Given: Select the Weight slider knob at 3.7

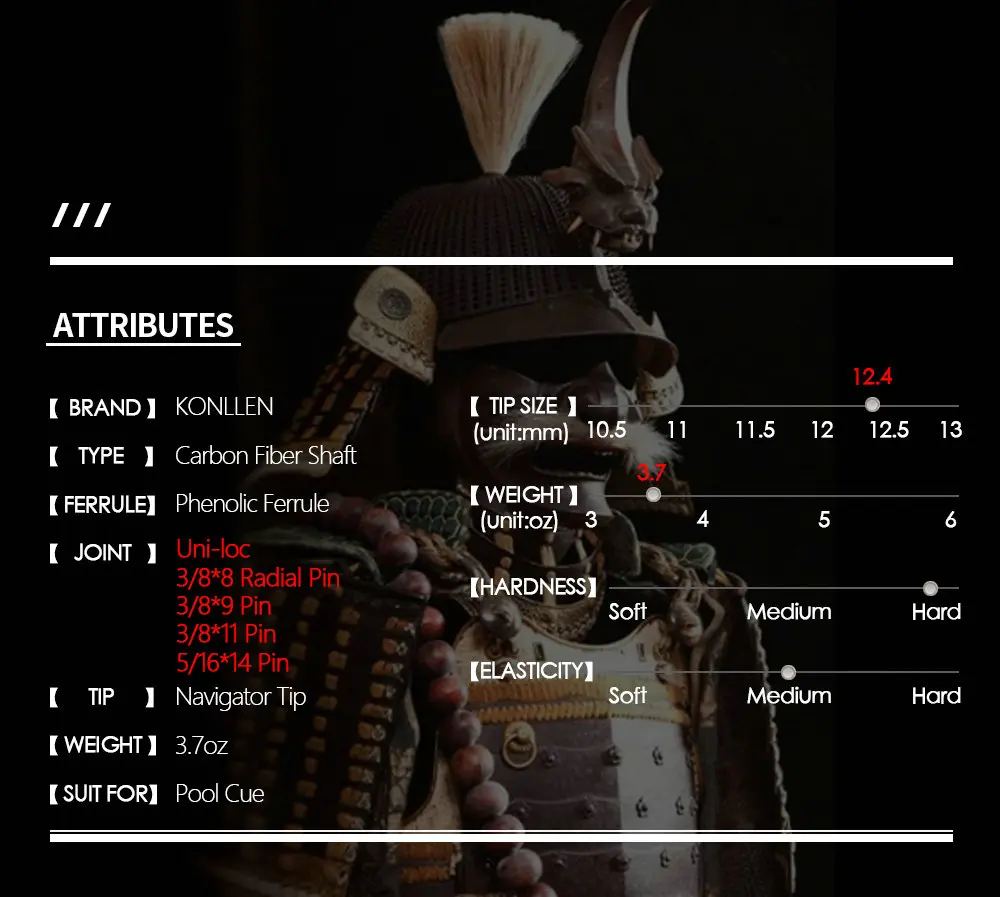Looking at the screenshot, I should click(653, 494).
